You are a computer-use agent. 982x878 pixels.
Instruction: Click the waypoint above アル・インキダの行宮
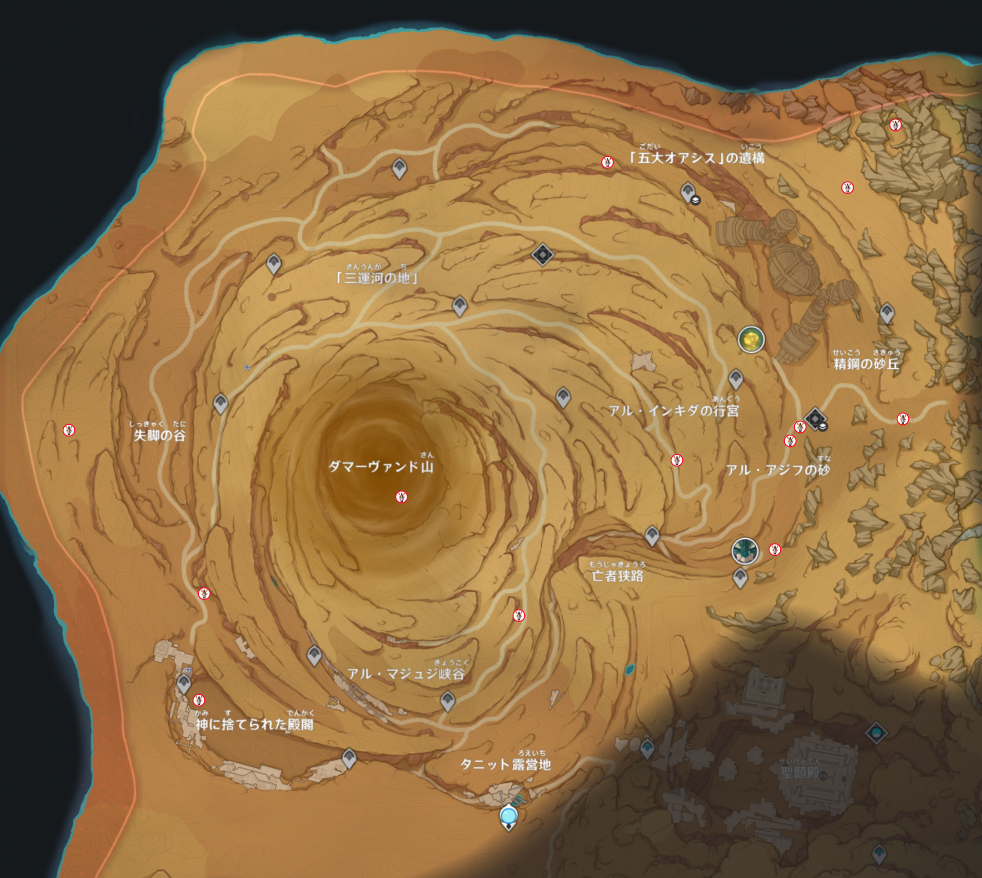coord(736,379)
